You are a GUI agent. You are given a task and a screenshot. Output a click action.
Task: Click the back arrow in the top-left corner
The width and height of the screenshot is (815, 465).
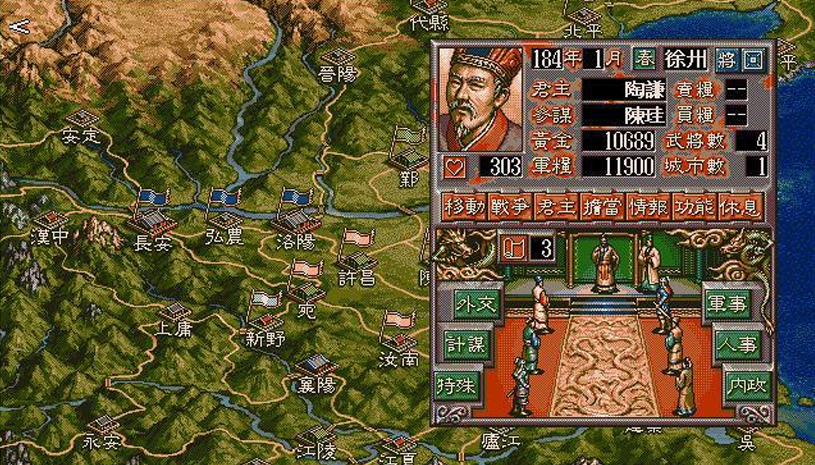(18, 25)
